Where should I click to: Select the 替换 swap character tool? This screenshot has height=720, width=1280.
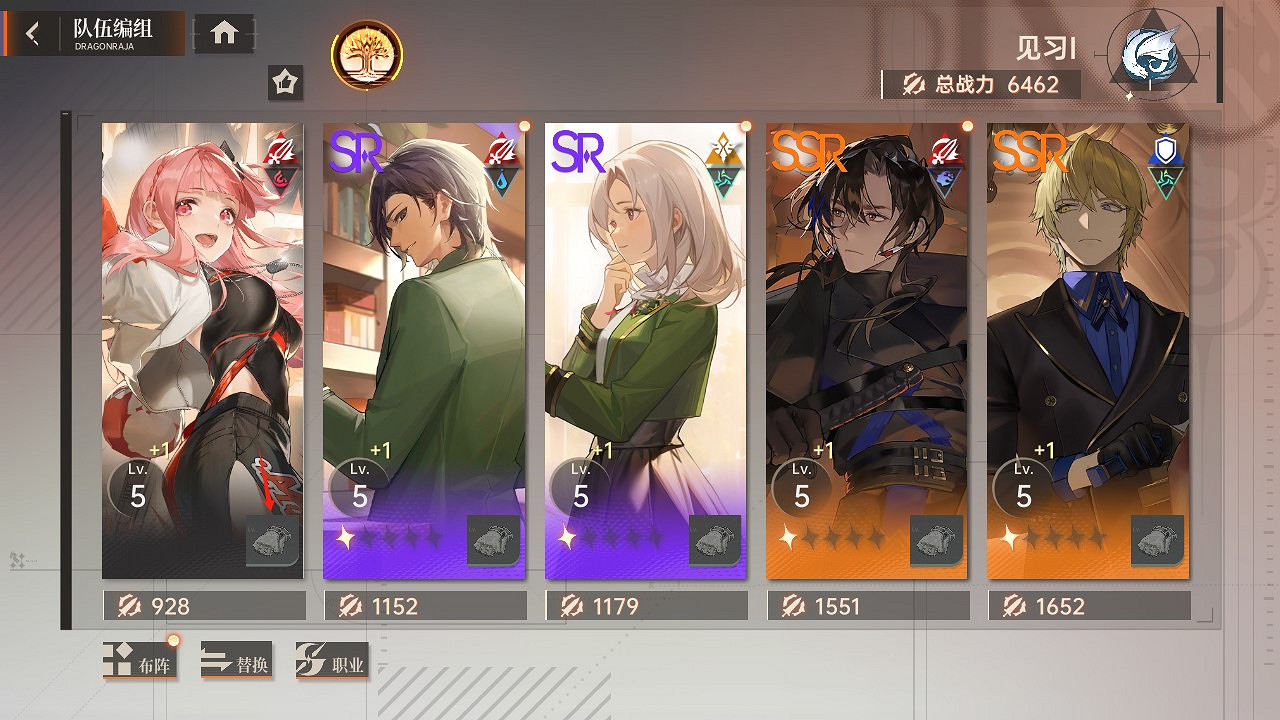(x=237, y=661)
